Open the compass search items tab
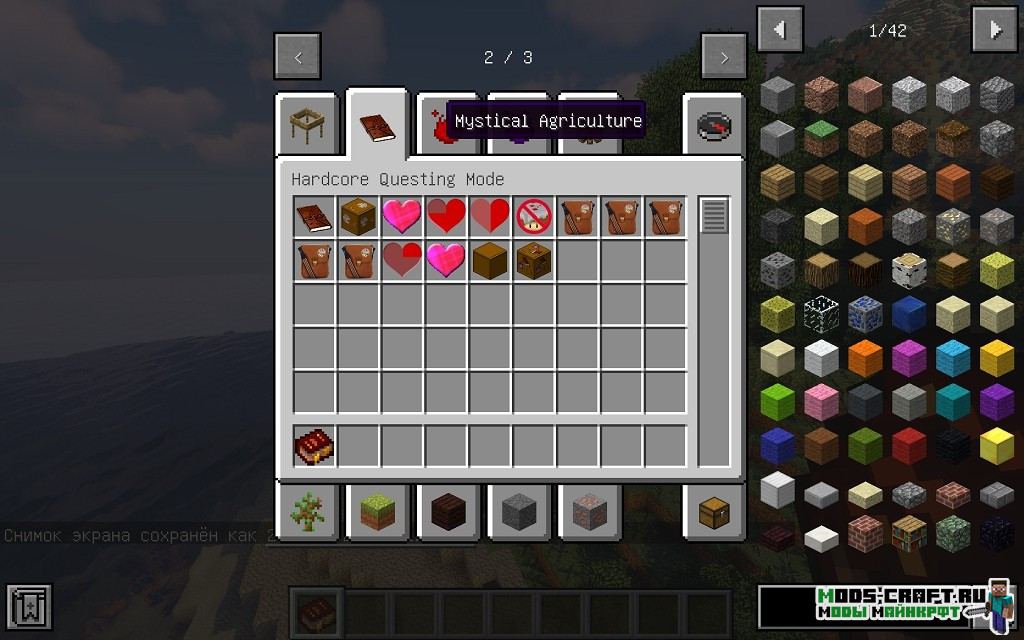 [714, 126]
